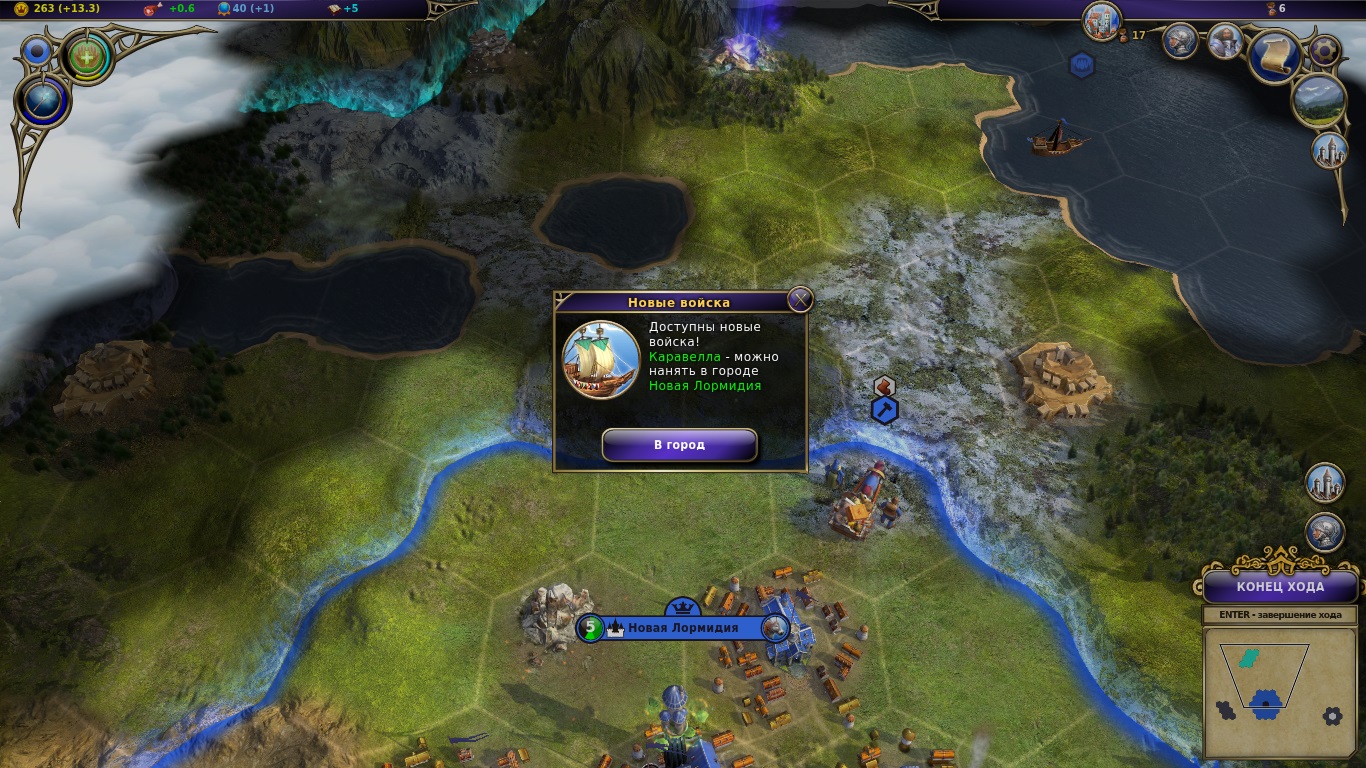Click the blue hammer hex marker
The height and width of the screenshot is (768, 1366).
(885, 410)
